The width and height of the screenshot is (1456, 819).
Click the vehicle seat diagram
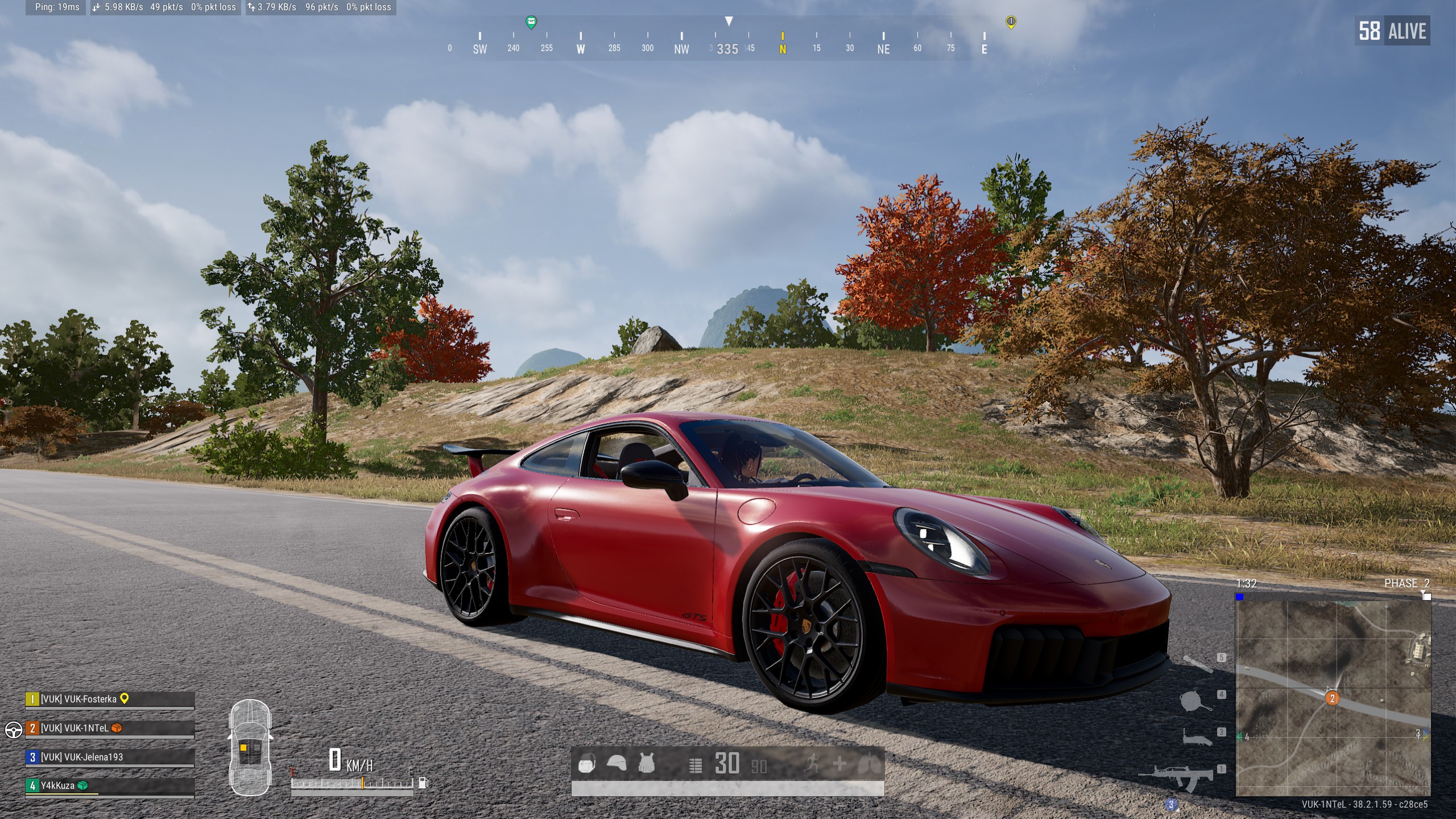point(250,747)
